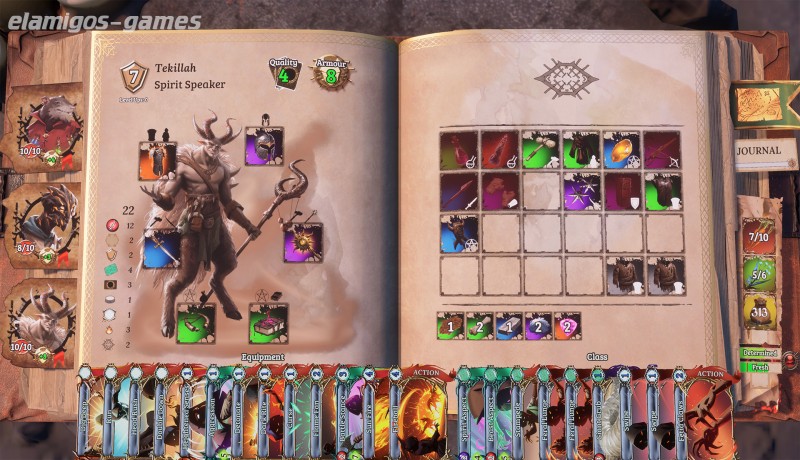Select the equipped spiked orb off-hand slot
This screenshot has height=460, width=800.
302,243
